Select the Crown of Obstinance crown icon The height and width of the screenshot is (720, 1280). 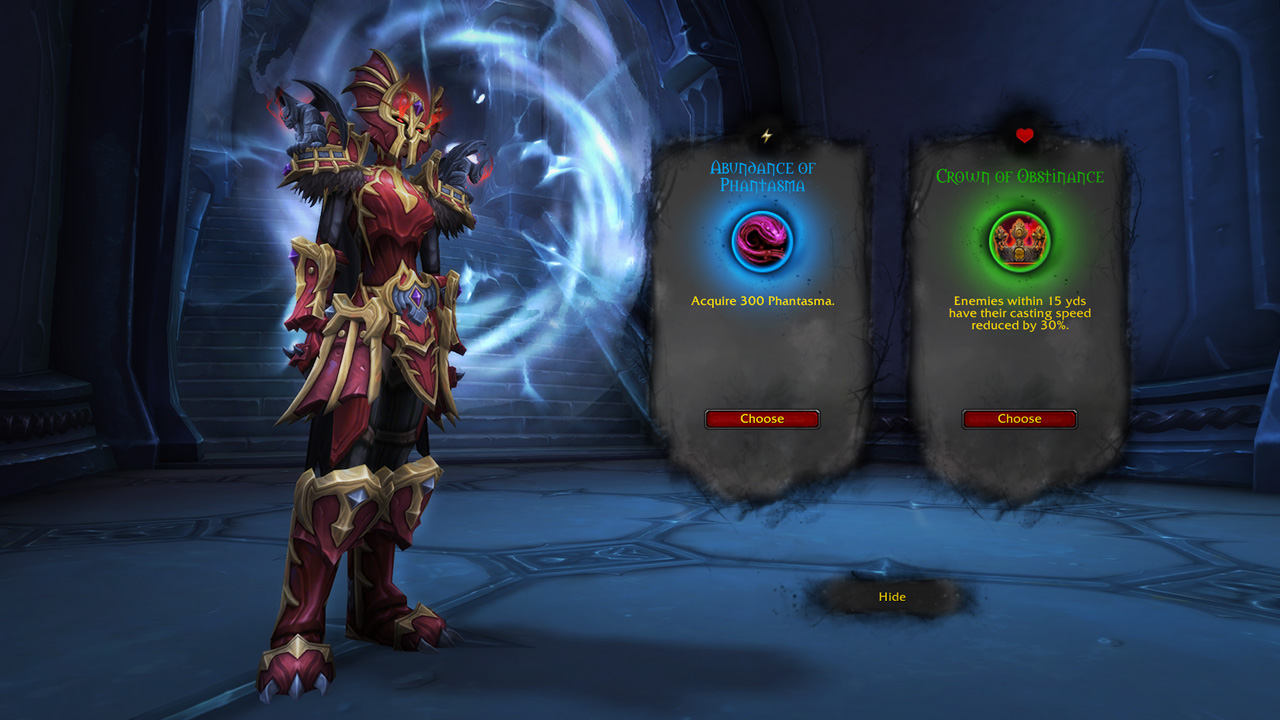click(1020, 240)
